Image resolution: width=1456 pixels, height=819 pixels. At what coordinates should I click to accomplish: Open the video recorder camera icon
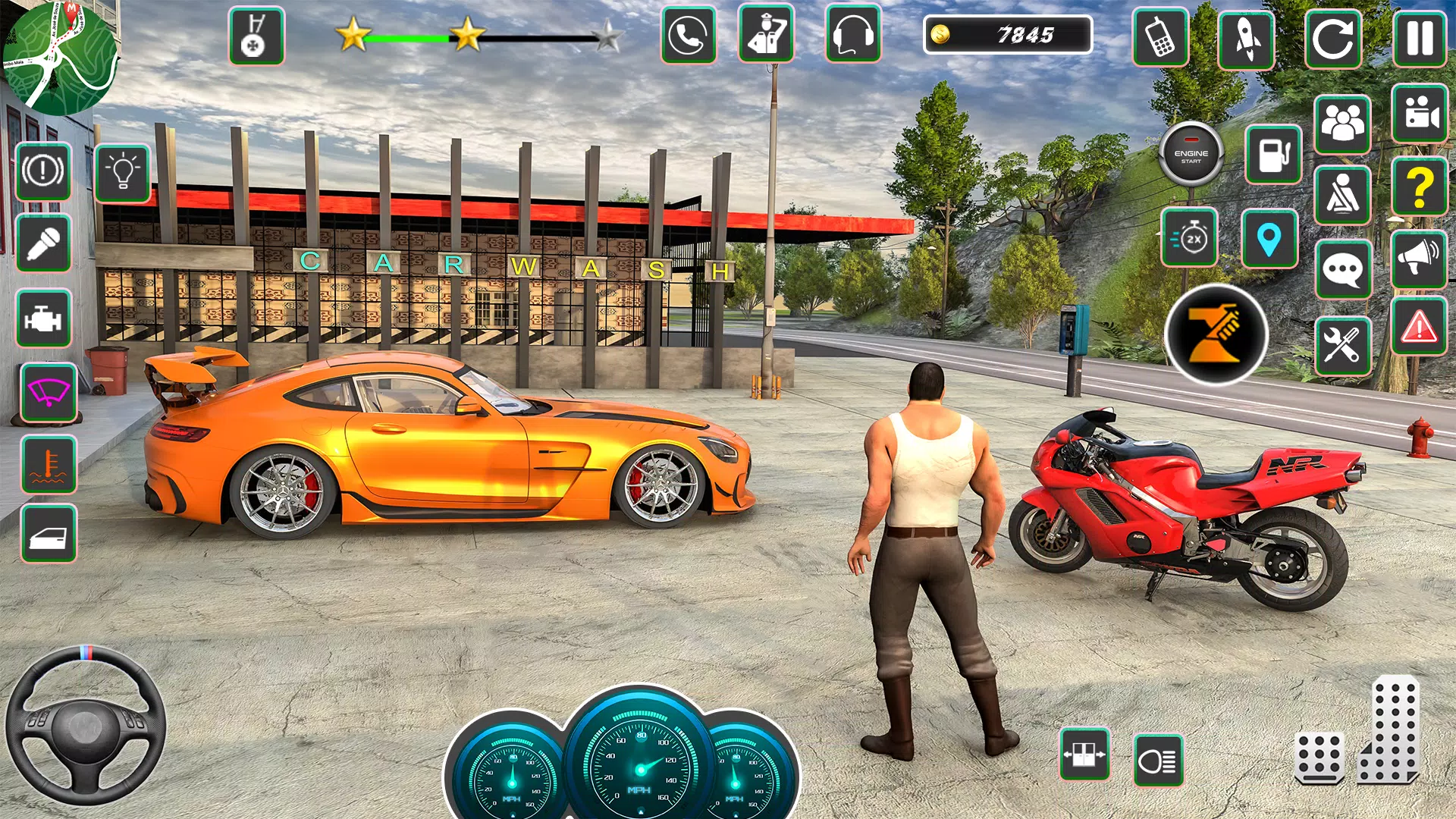(x=1420, y=115)
